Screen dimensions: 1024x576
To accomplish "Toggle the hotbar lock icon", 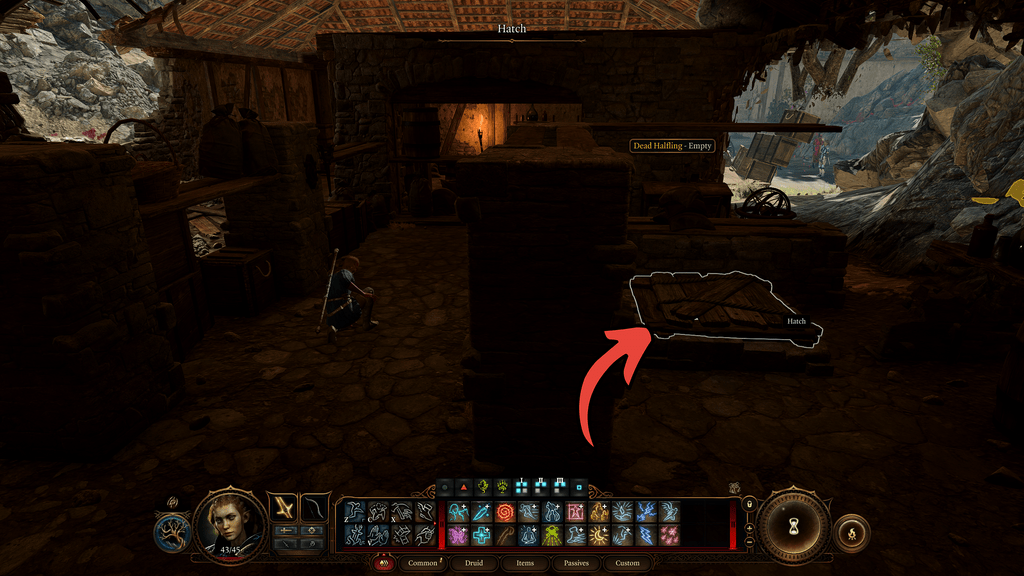I will click(749, 503).
